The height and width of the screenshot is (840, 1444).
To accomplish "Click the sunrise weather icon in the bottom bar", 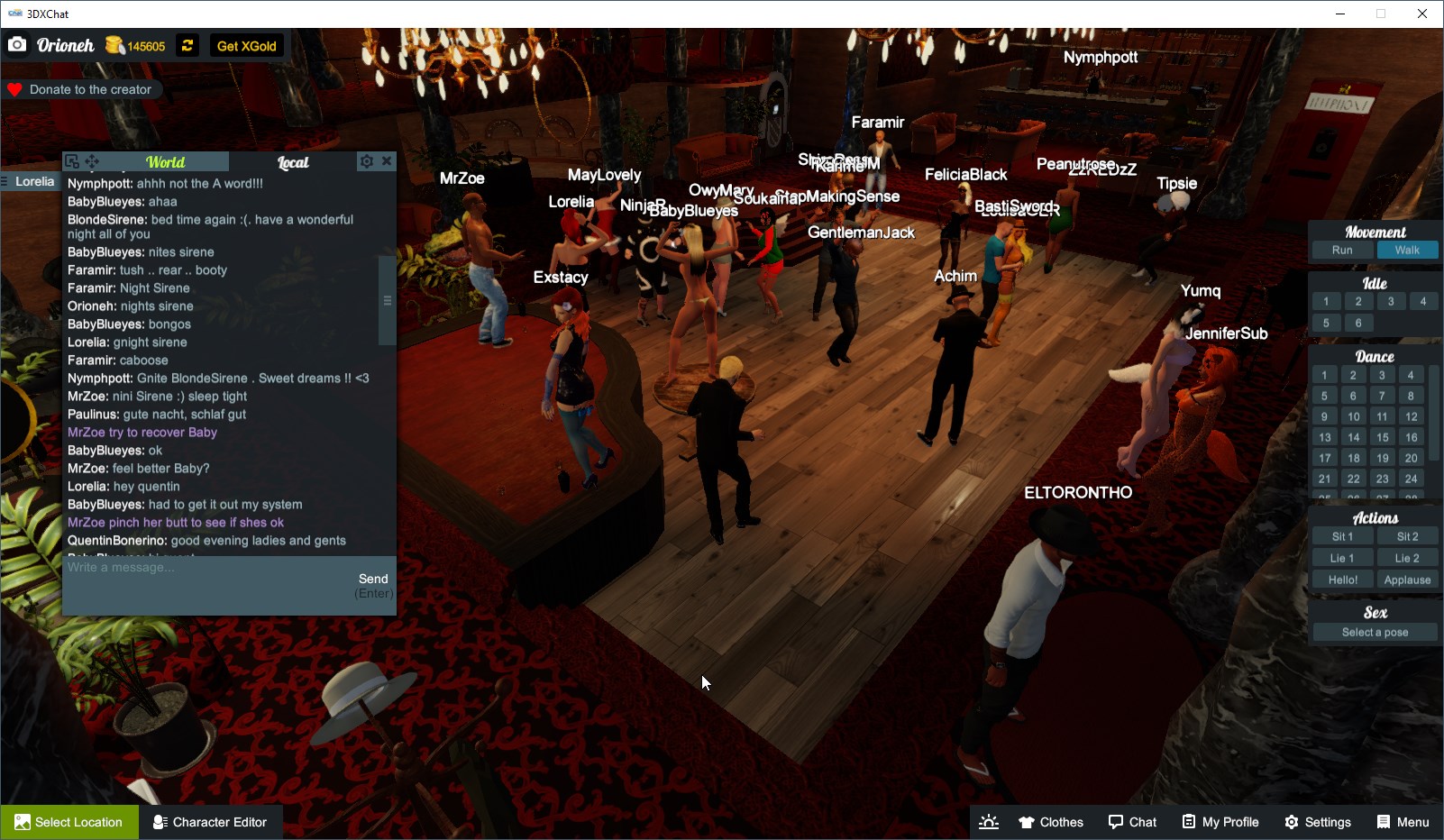I will point(989,822).
